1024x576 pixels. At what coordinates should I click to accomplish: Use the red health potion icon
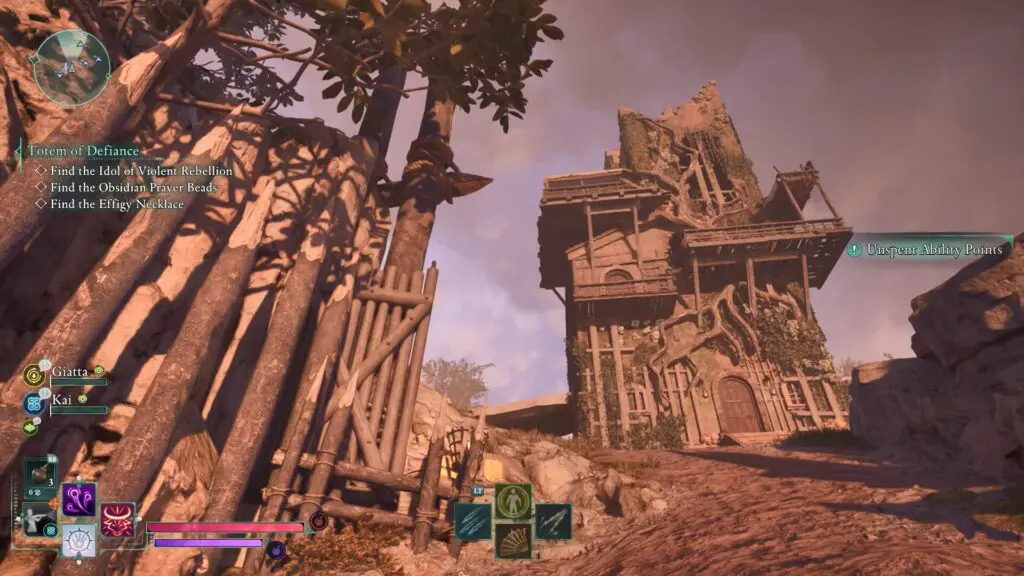[319, 521]
